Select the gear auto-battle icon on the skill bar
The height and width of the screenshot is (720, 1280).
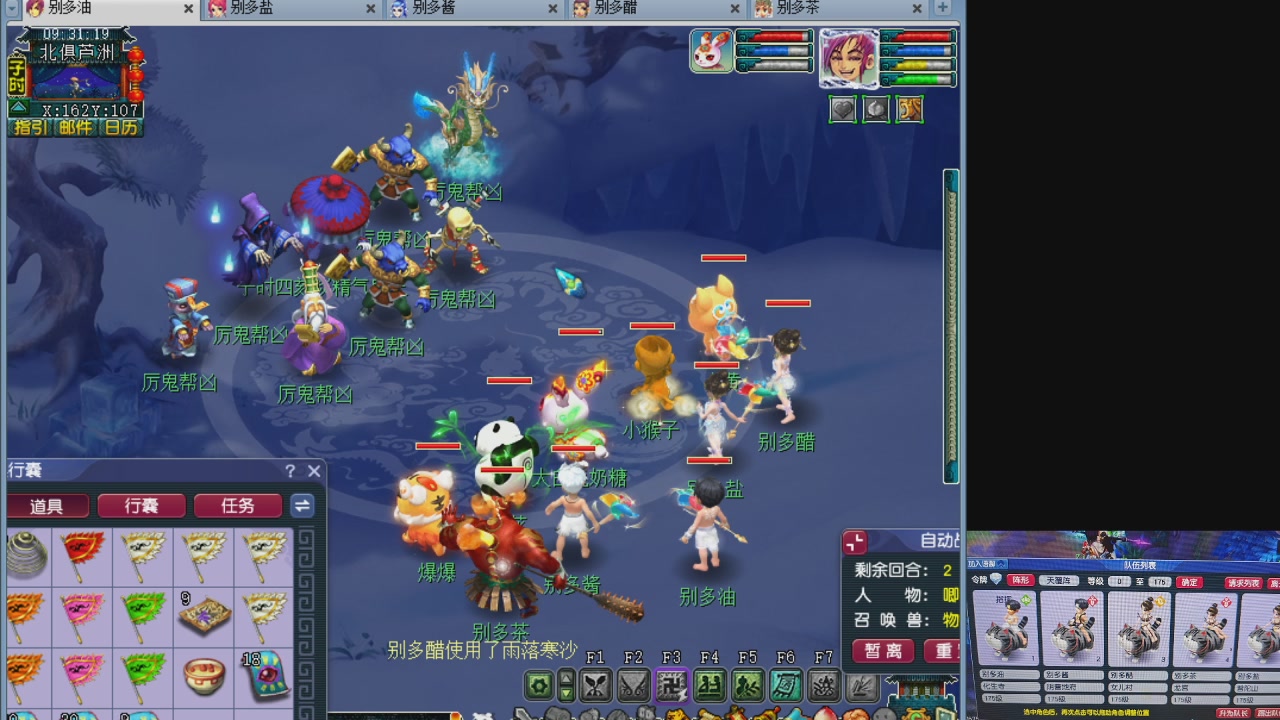point(537,686)
